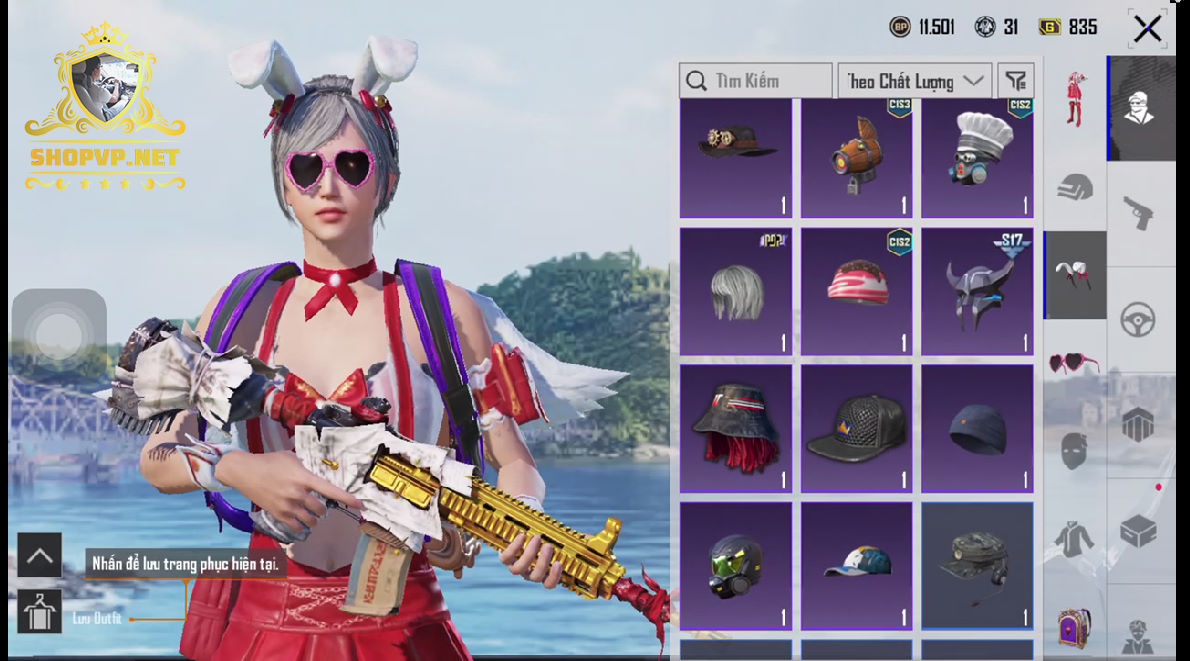Open the Theo Chất Lượng sort dropdown

pyautogui.click(x=914, y=81)
